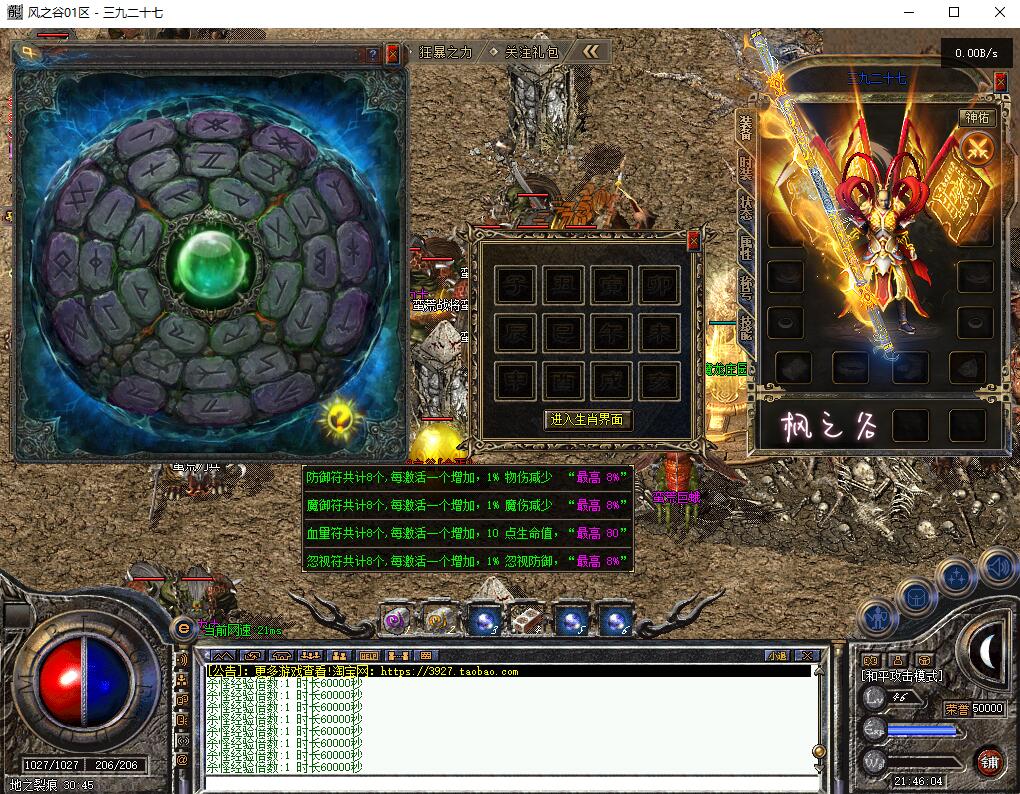Select the 子 zodiac slot
The width and height of the screenshot is (1020, 794).
tap(516, 285)
